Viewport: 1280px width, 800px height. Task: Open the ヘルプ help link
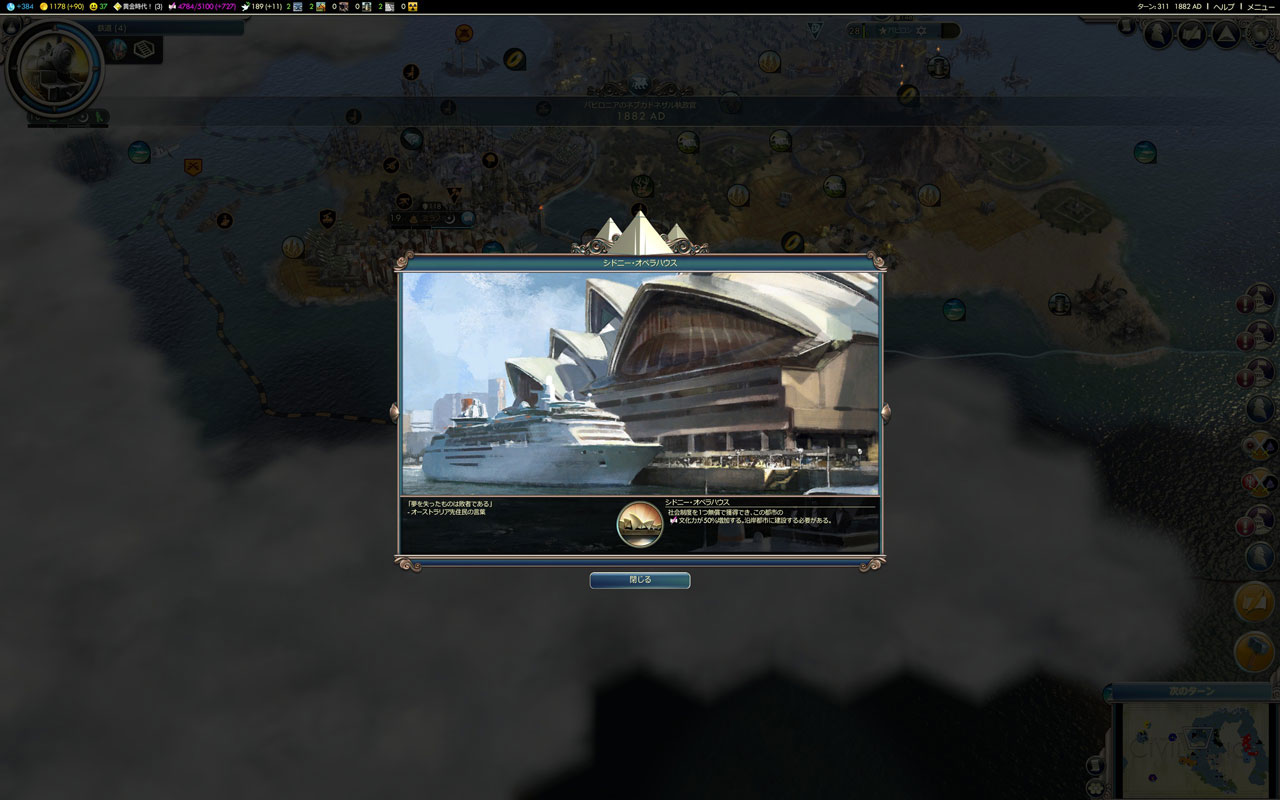[1224, 6]
